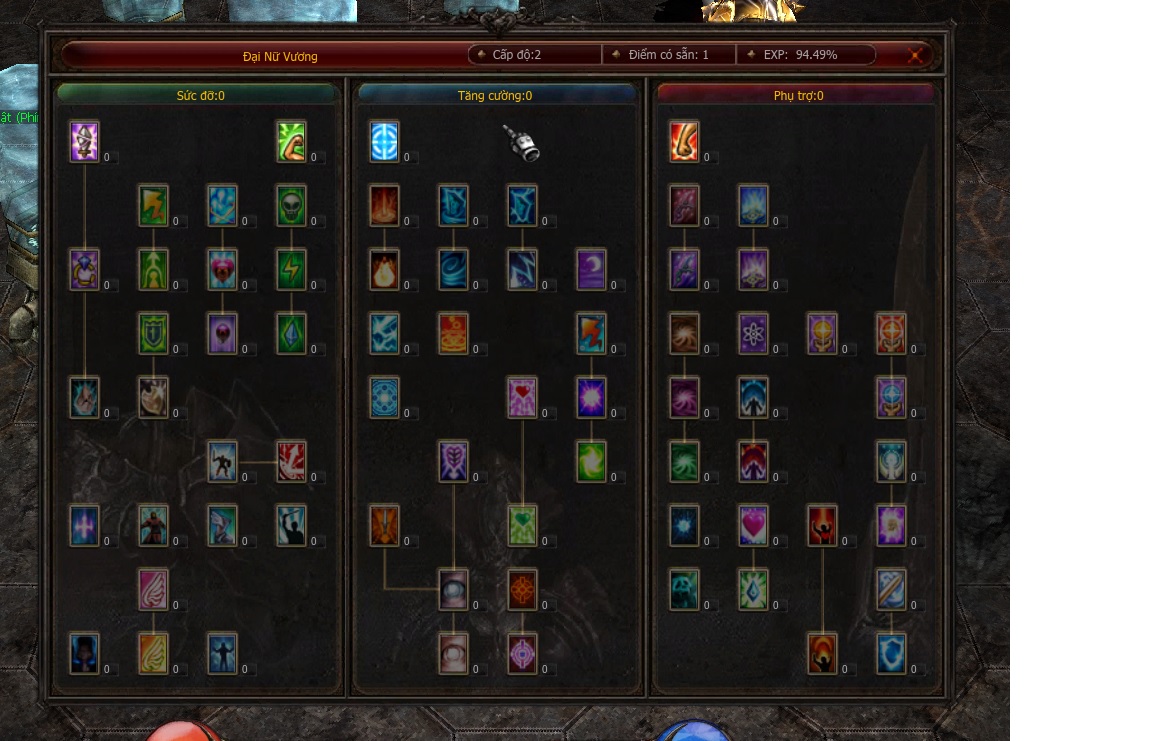This screenshot has height=741, width=1152.
Task: Choose the pink heart skill in Phụ trợ
Action: tap(753, 526)
